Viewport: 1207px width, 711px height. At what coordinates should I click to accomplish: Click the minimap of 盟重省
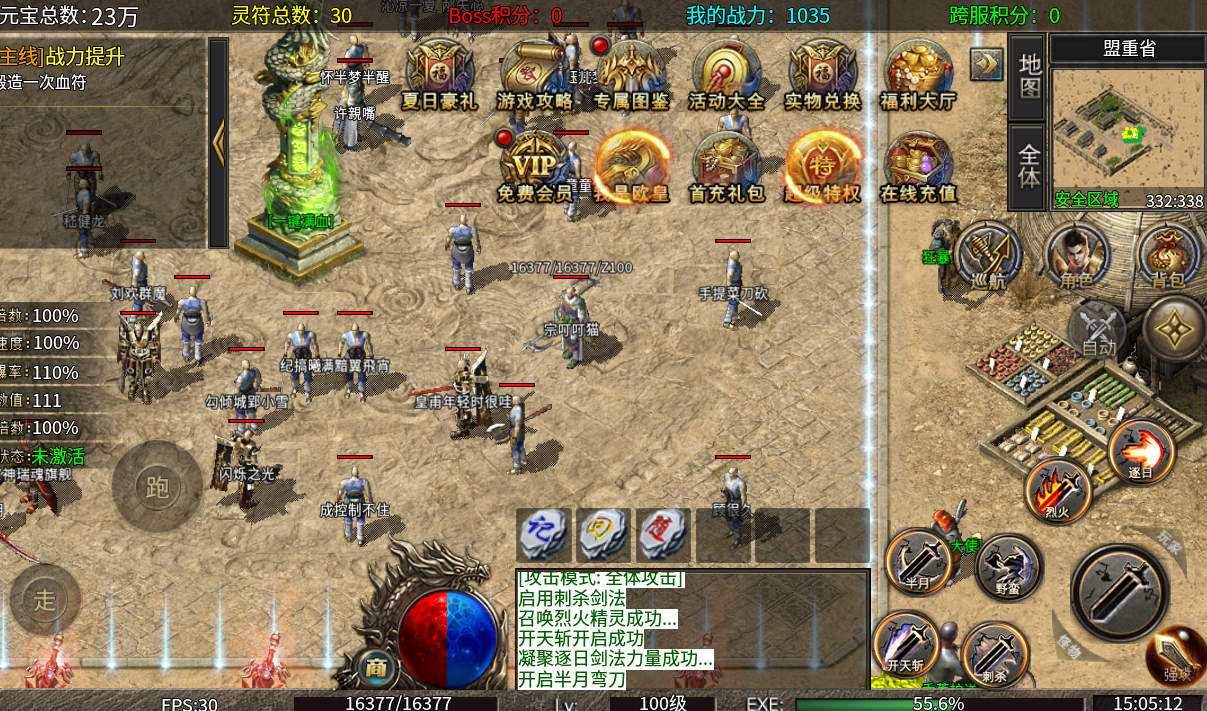[1126, 126]
